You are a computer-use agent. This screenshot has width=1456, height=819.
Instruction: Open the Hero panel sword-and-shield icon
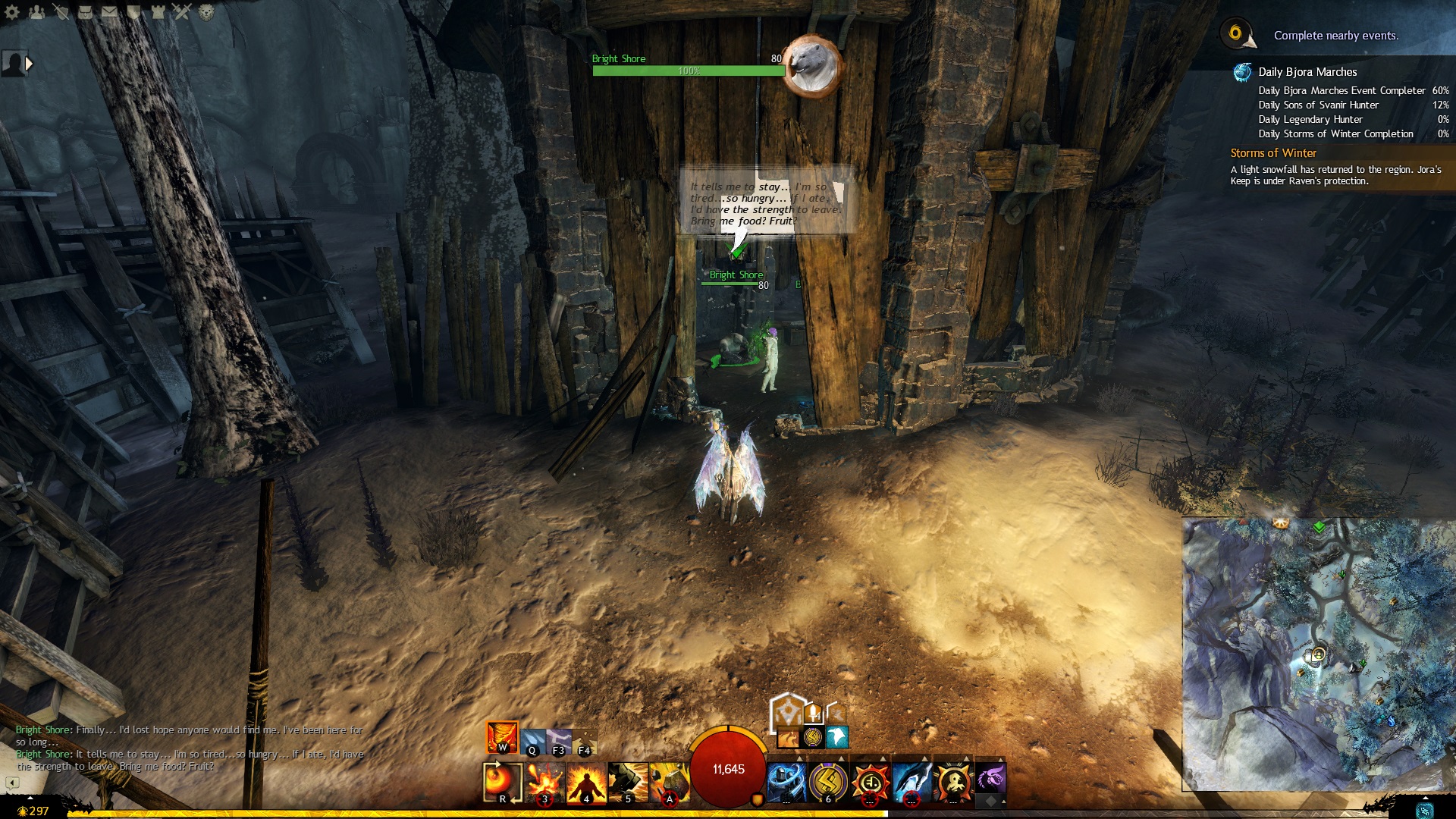[x=61, y=12]
